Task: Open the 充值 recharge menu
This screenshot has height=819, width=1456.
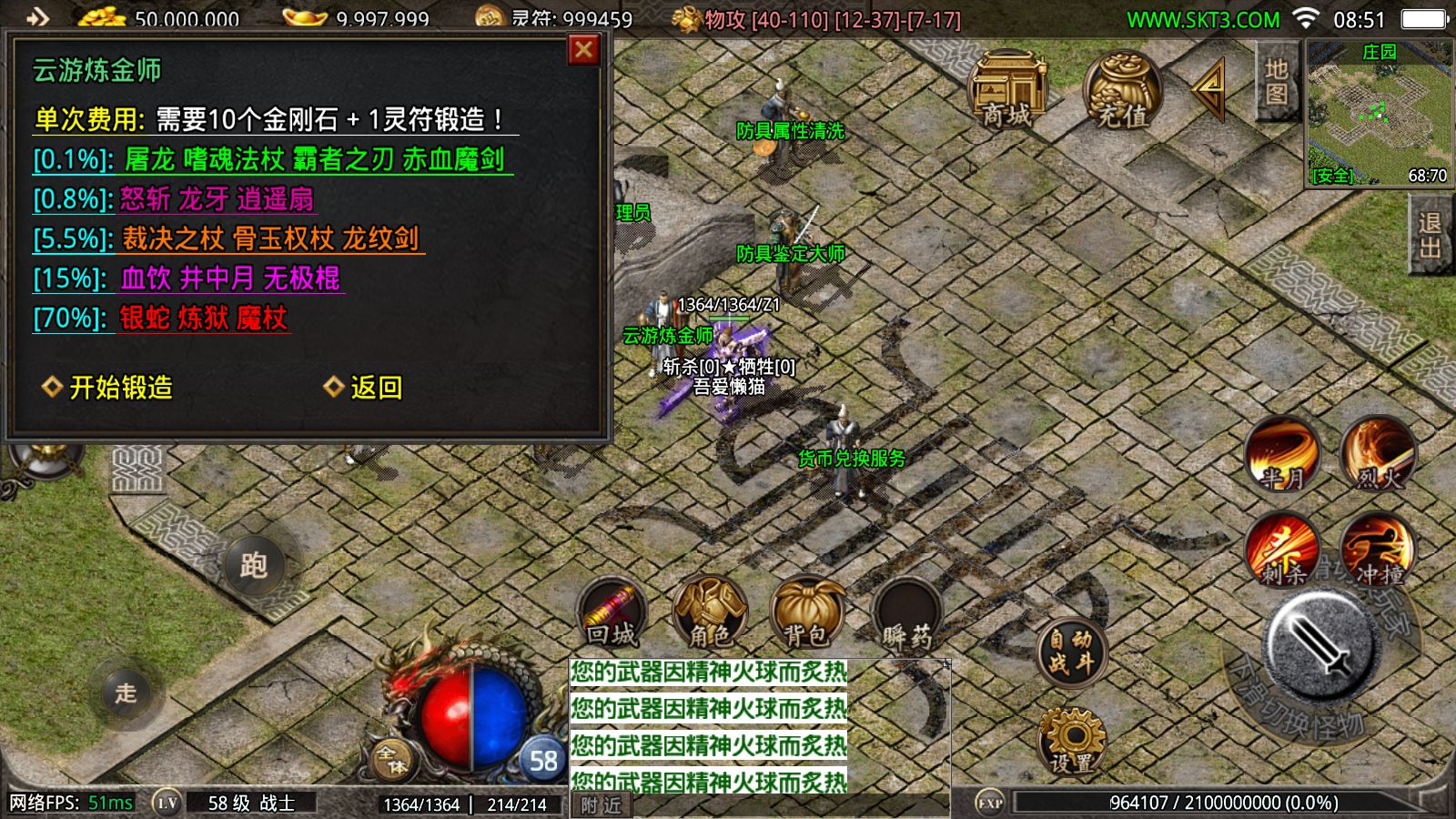Action: pos(1123,89)
